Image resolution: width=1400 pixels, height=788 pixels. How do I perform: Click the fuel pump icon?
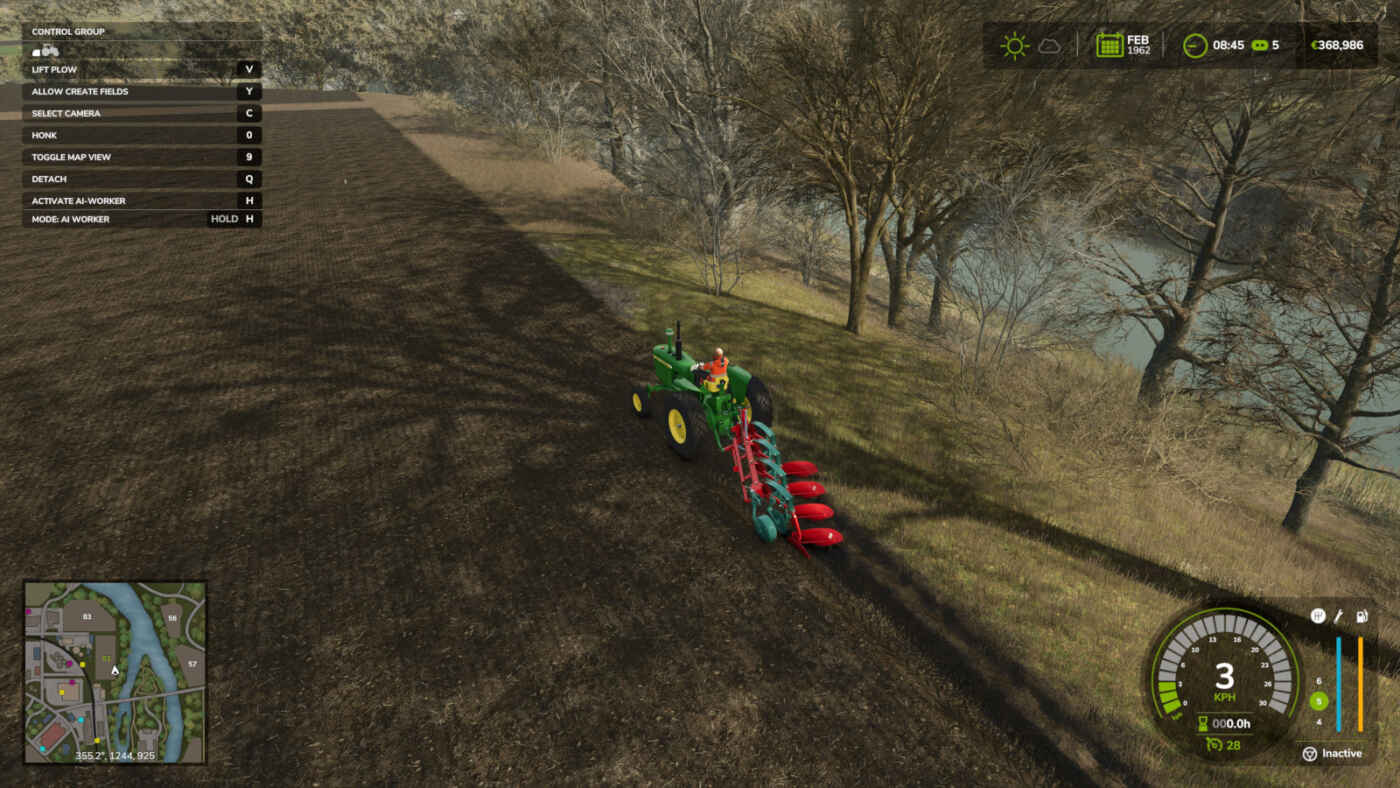tap(1361, 616)
